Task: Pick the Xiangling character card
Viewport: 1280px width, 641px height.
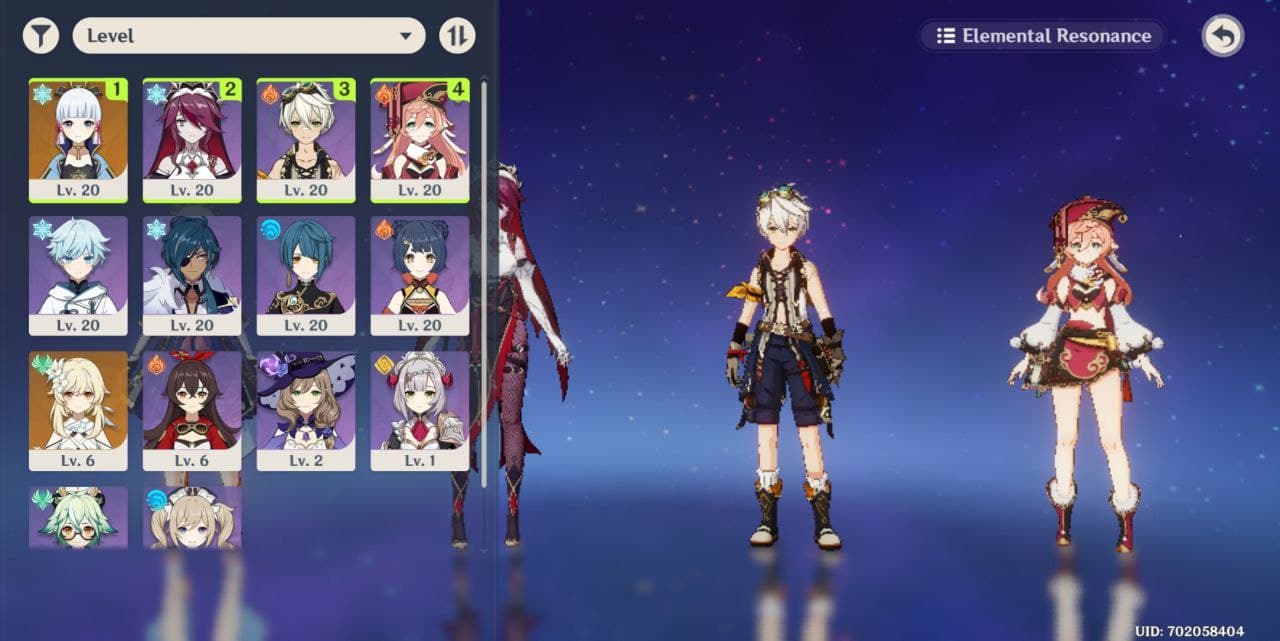Action: (420, 275)
